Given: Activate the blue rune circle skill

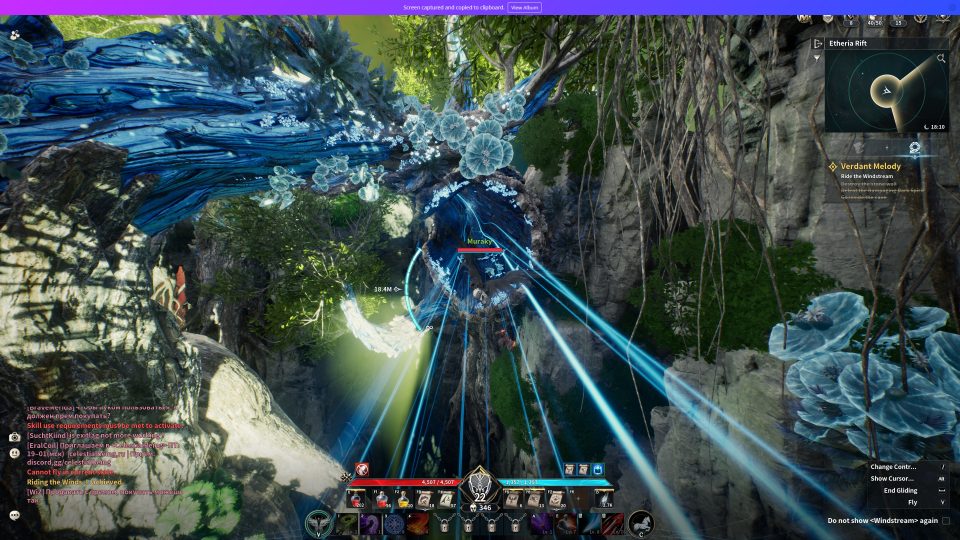Looking at the screenshot, I should 394,523.
